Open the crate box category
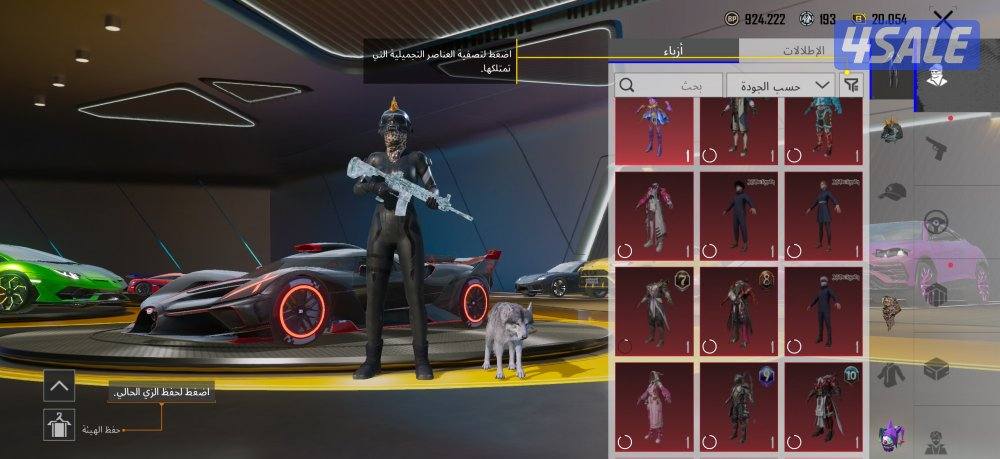 pyautogui.click(x=936, y=369)
